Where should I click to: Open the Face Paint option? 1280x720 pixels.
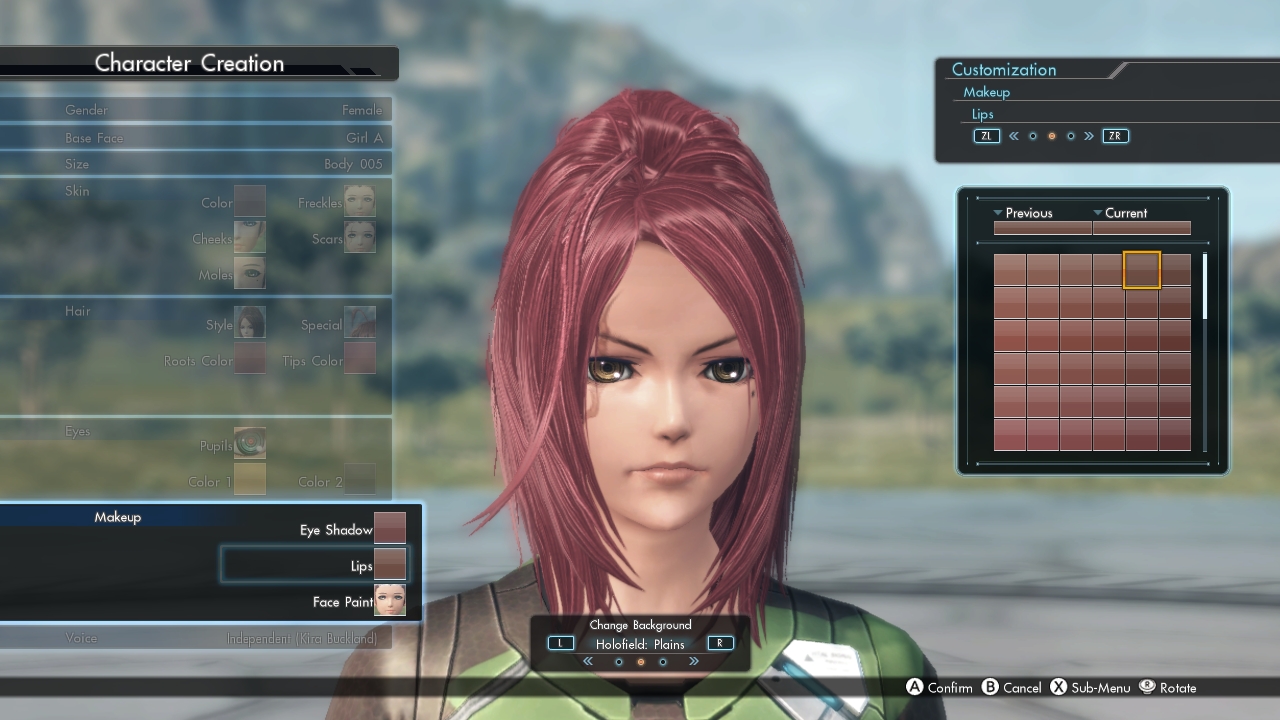[x=390, y=601]
